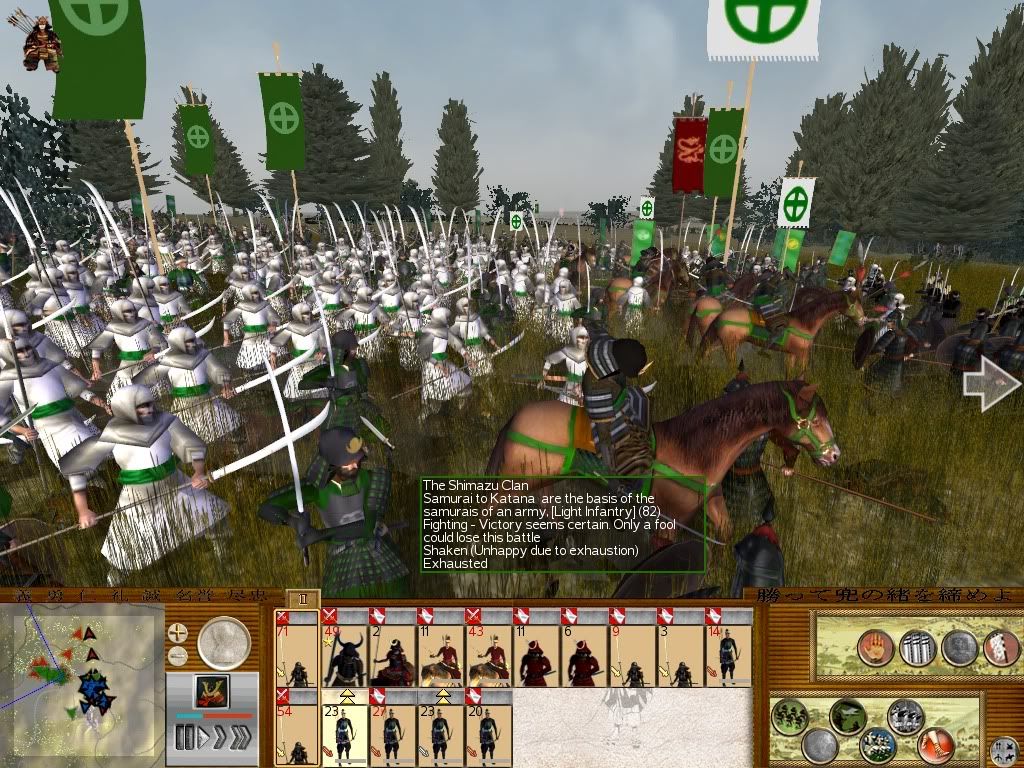Click the white arrow on screen's right edge
Viewport: 1024px width, 768px height.
(990, 385)
